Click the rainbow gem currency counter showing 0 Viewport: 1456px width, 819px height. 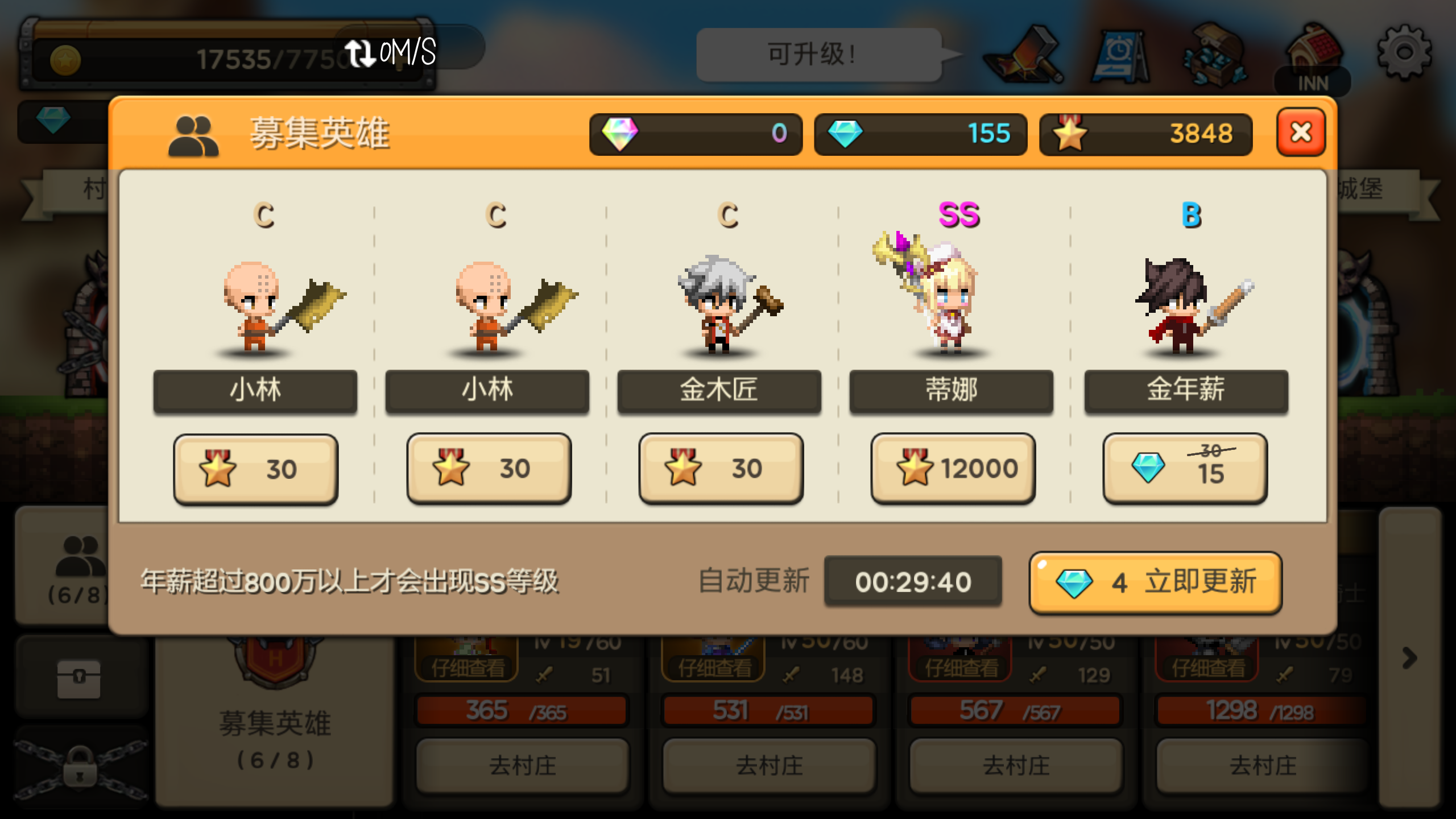[x=695, y=135]
